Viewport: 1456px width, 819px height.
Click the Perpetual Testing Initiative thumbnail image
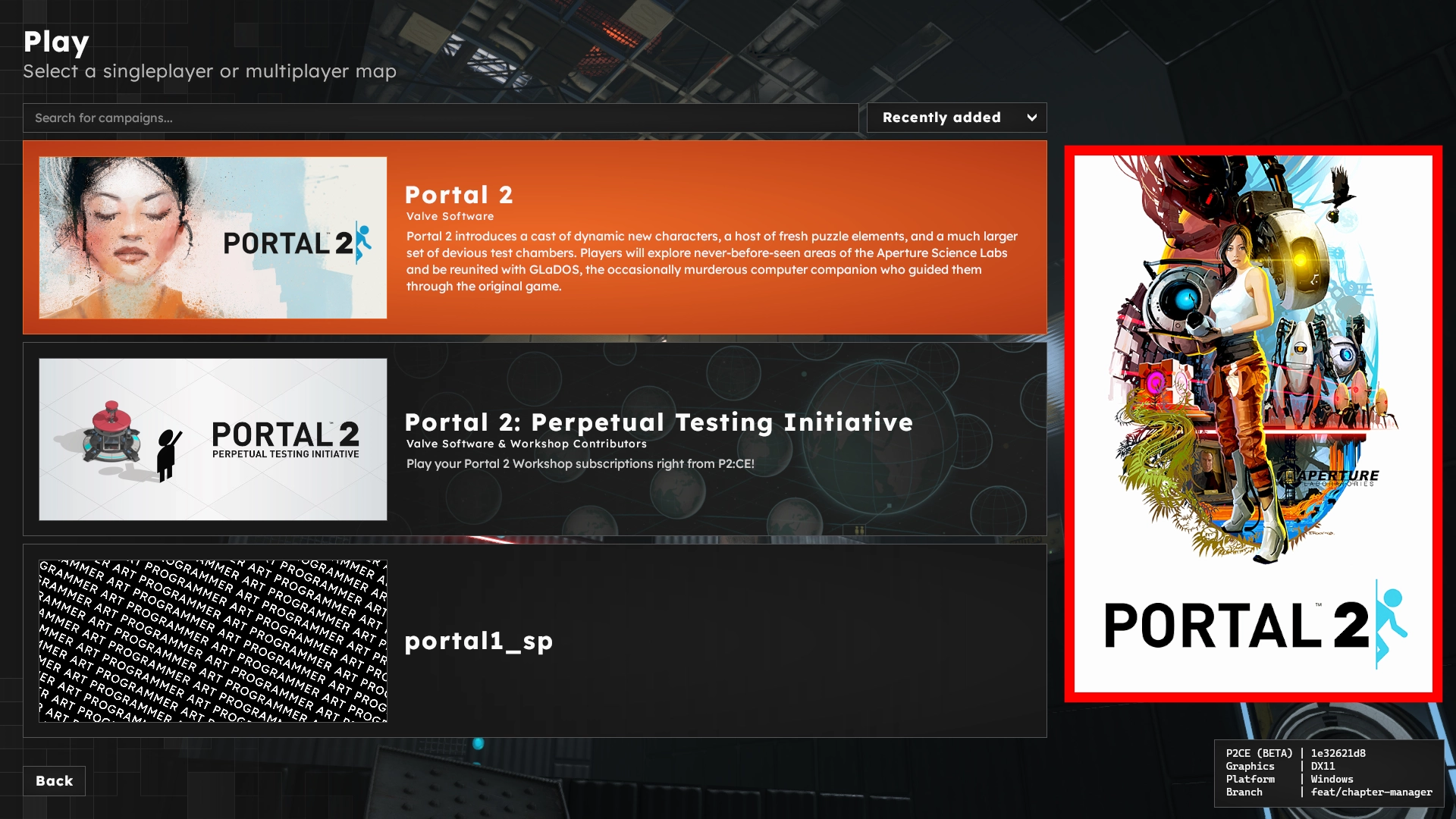click(213, 439)
